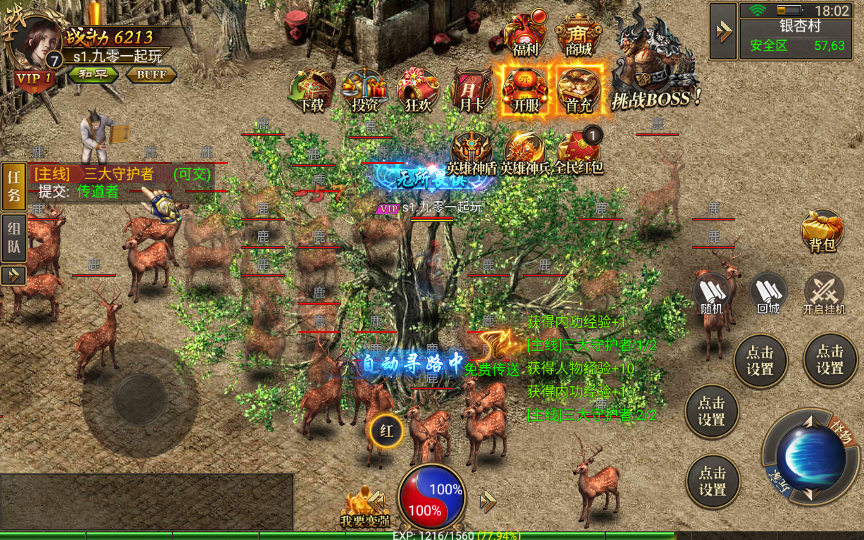Open the 月卡 monthly card icon

[x=471, y=90]
